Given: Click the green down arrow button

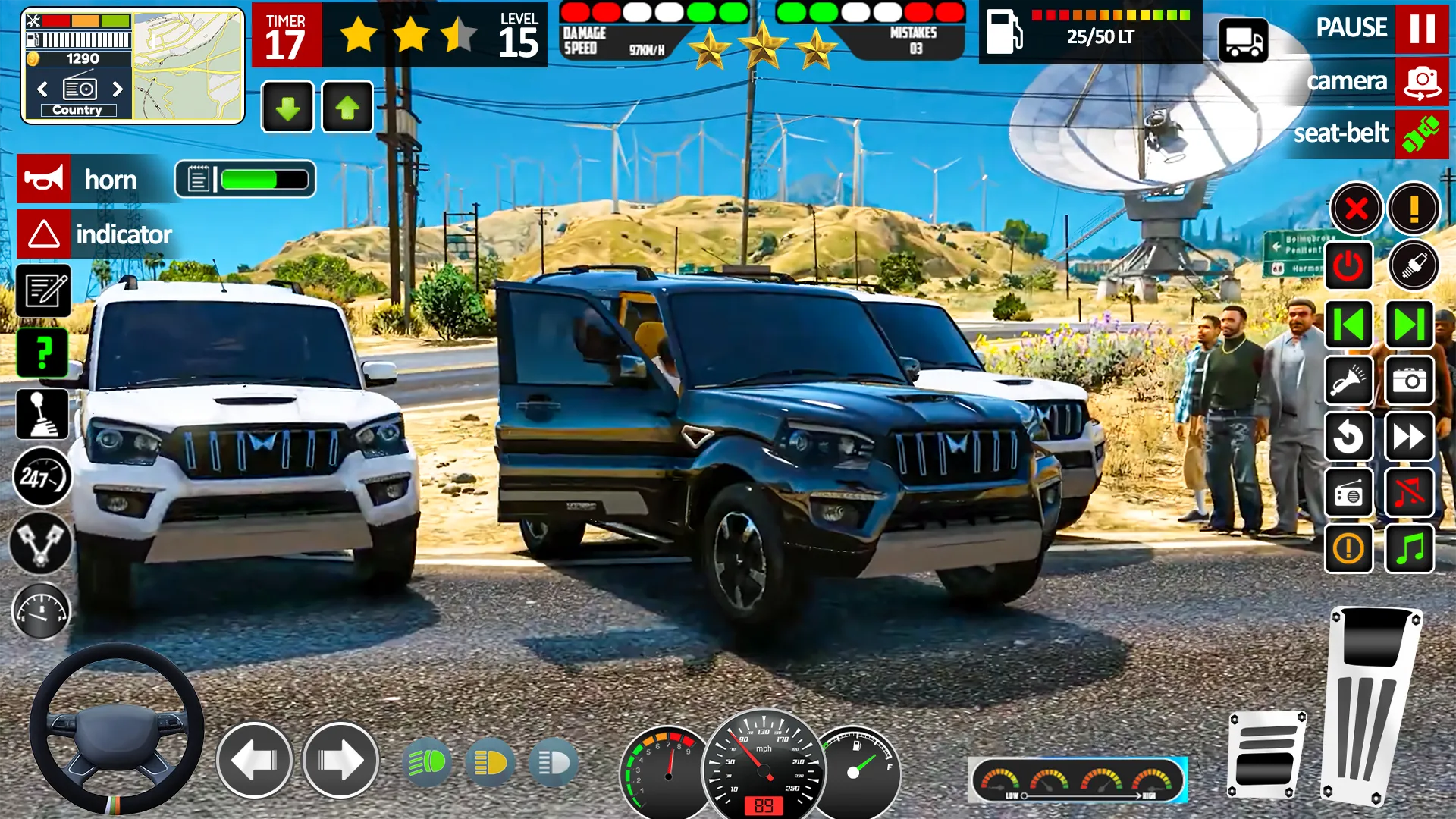Looking at the screenshot, I should pos(287,108).
